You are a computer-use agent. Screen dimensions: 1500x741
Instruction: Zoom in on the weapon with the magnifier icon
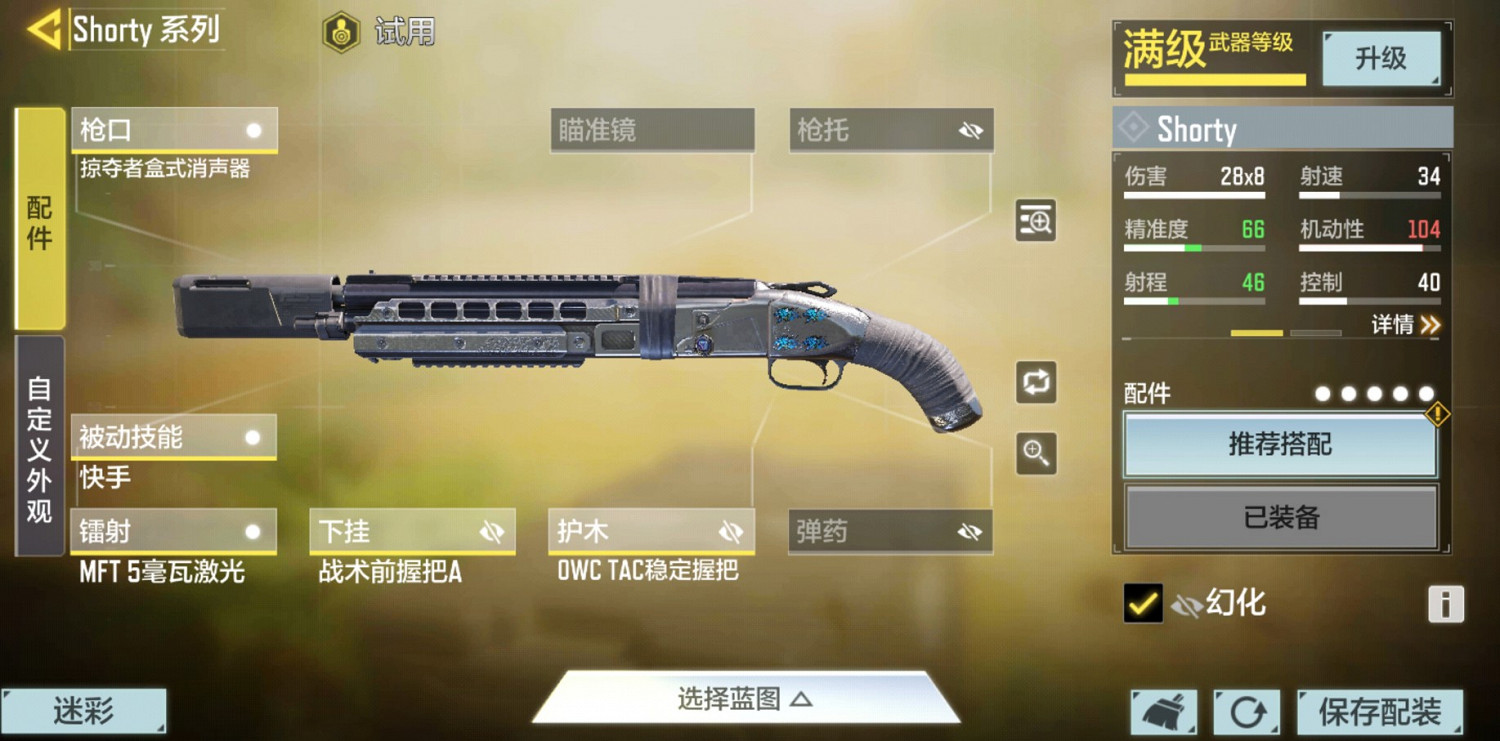(1036, 453)
